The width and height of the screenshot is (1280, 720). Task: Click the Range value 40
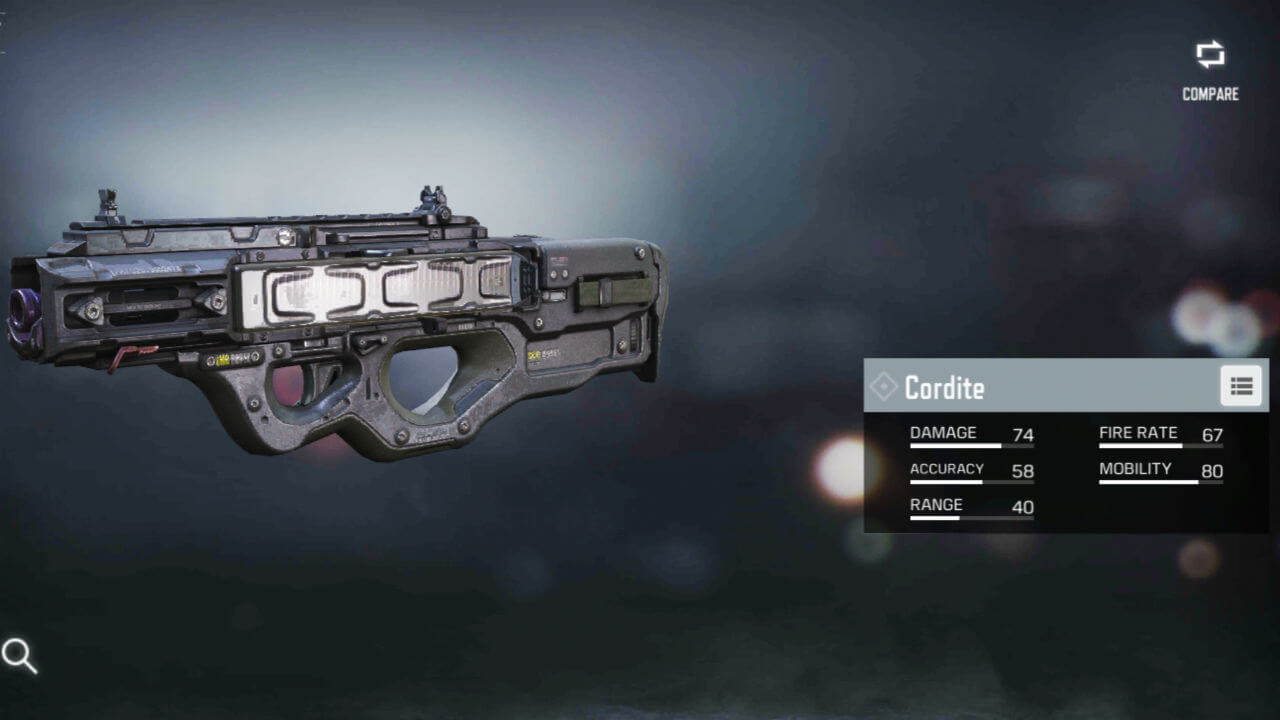1022,507
